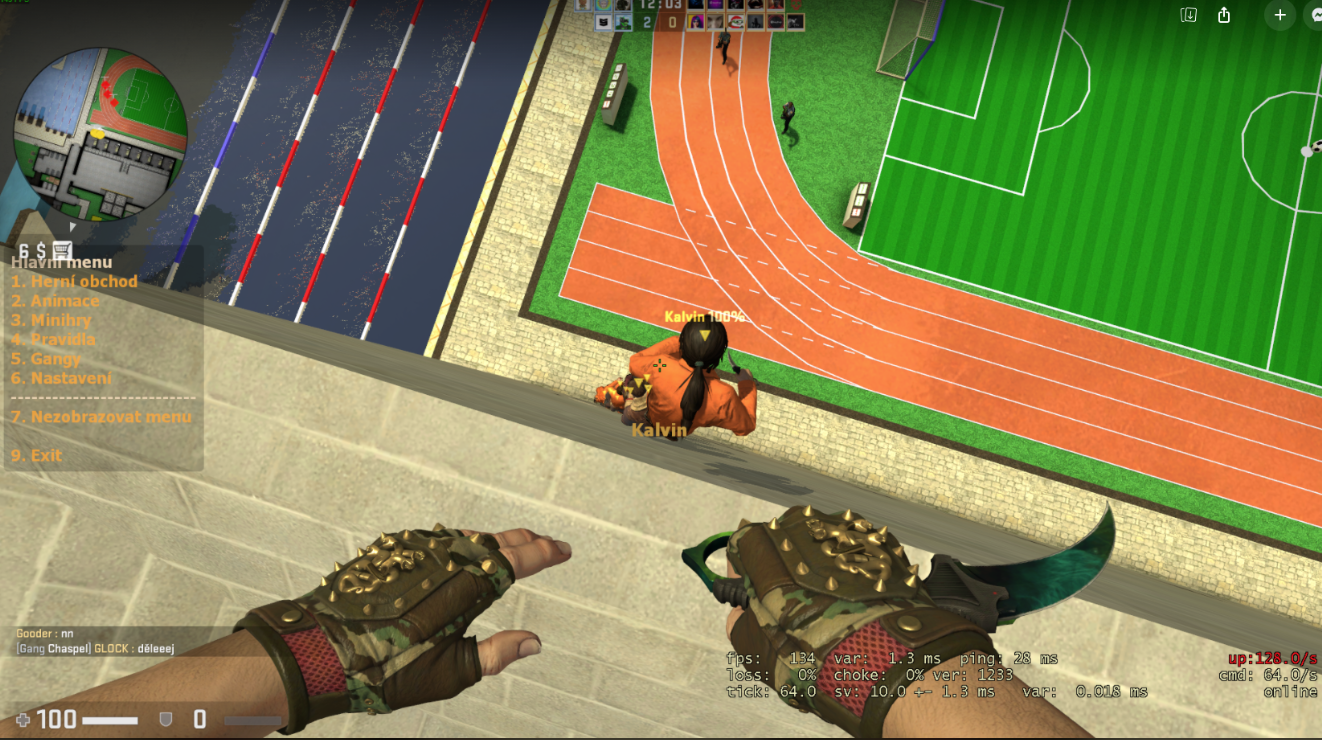Open '6. Nastavení' settings option
The width and height of the screenshot is (1322, 740).
pyautogui.click(x=62, y=378)
